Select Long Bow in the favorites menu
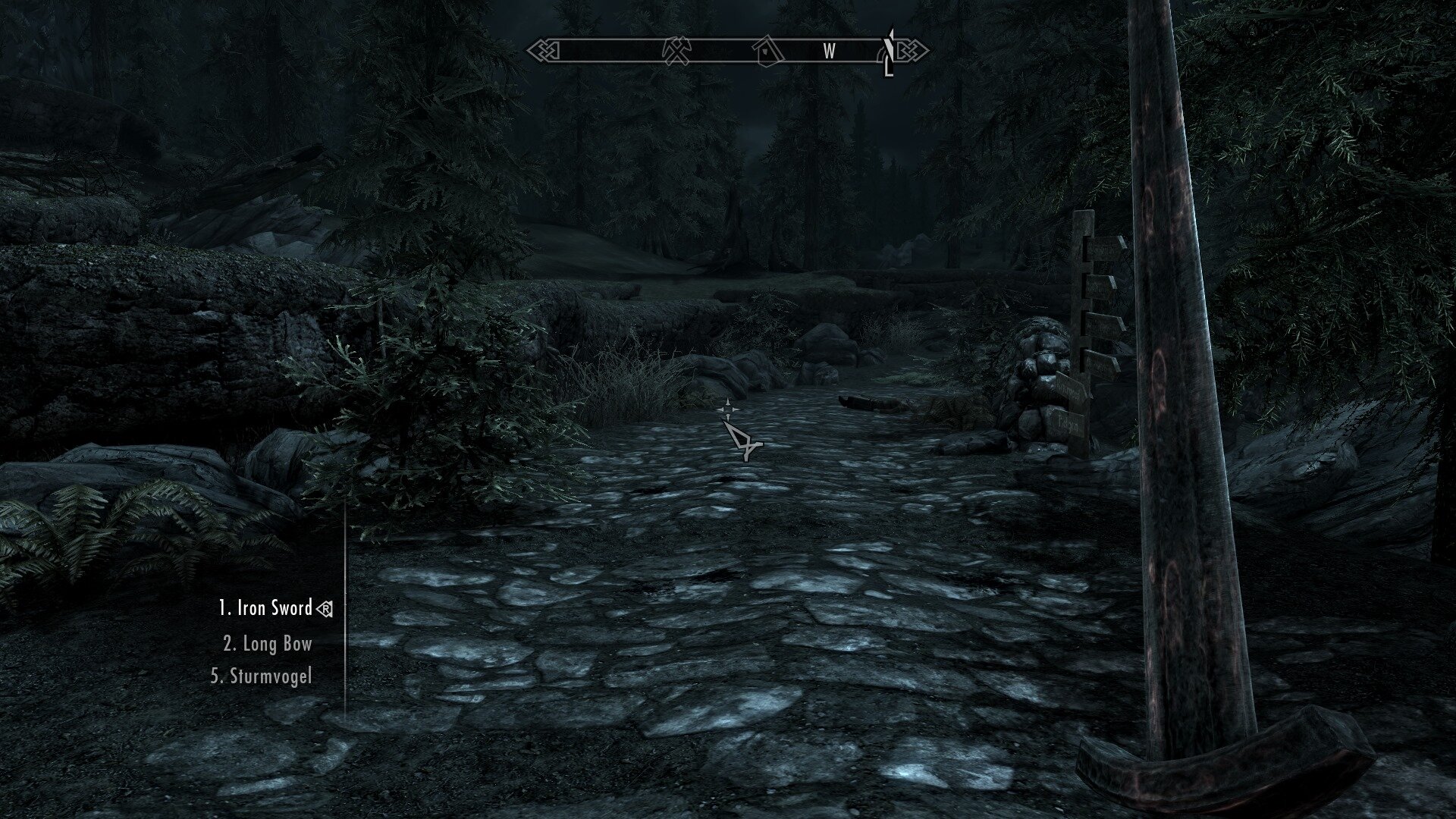The image size is (1456, 819). coord(267,644)
